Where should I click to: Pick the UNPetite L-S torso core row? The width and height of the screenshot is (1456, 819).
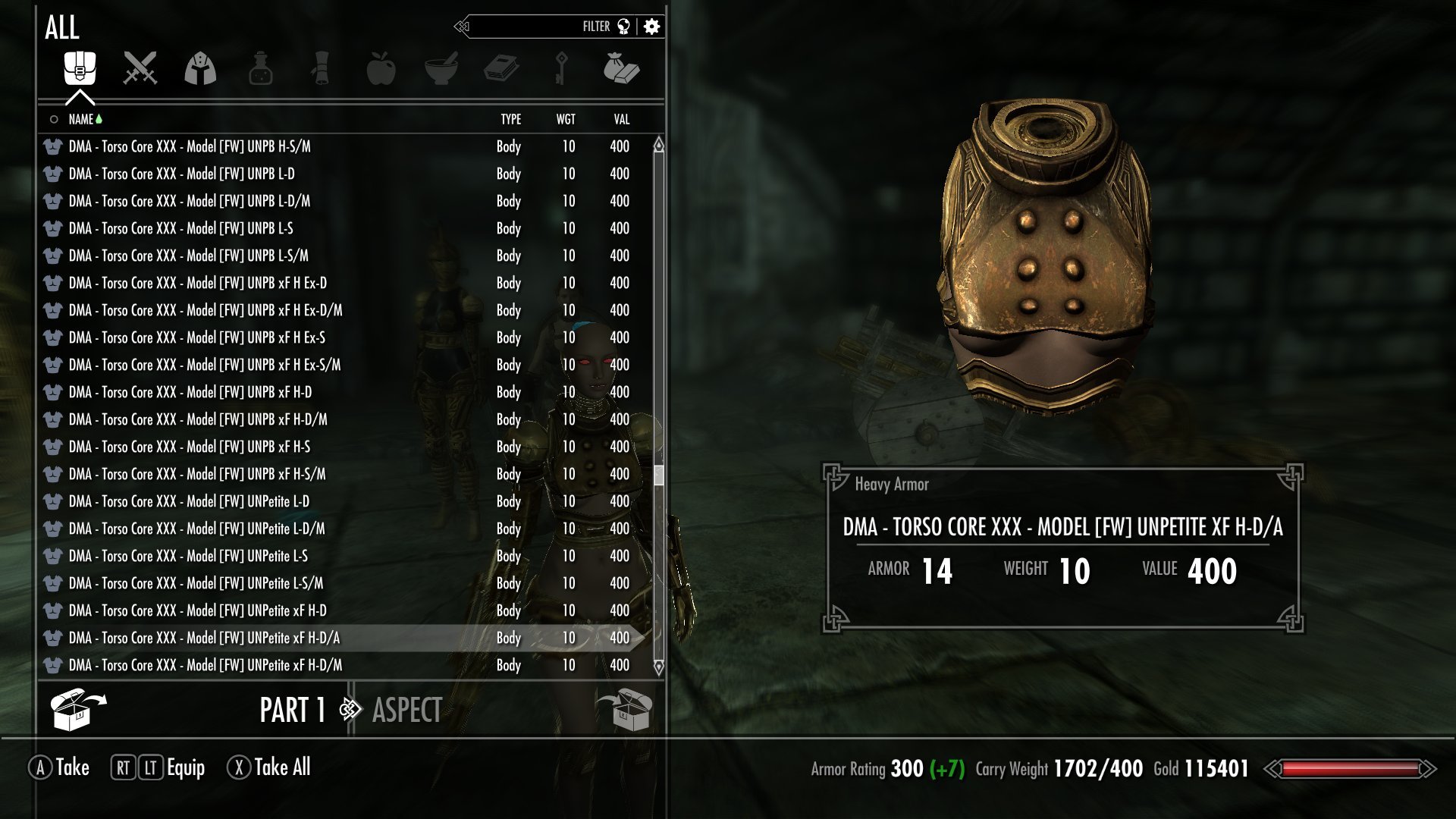pyautogui.click(x=188, y=556)
